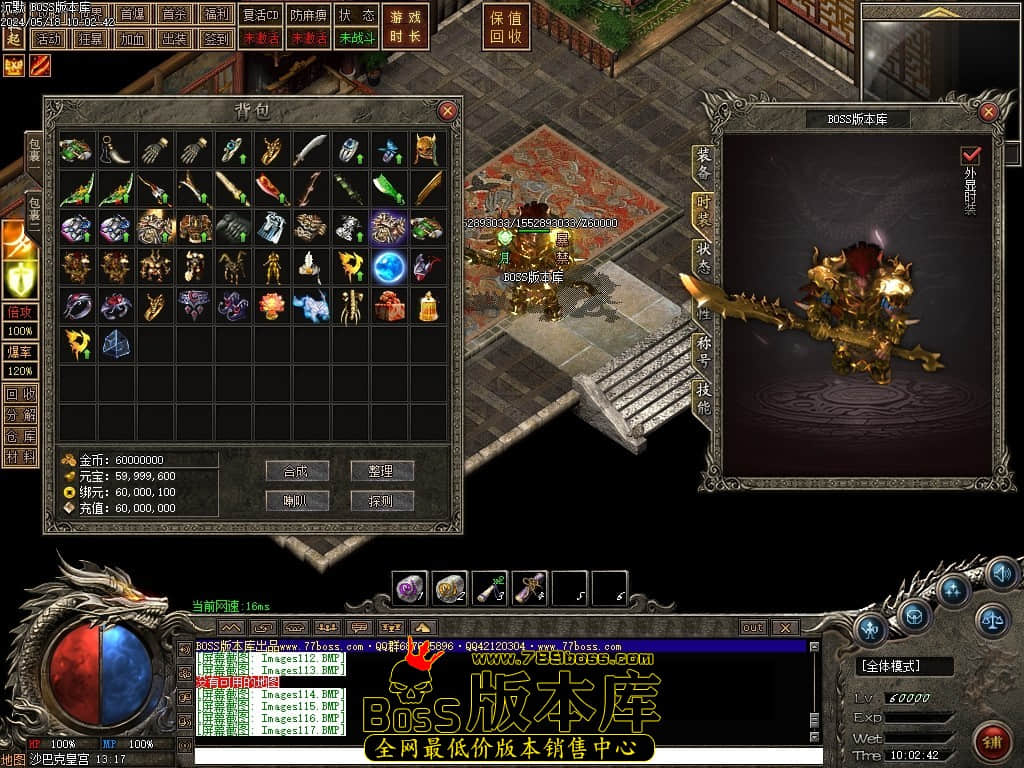Toggle the 外显时装 checkbox
The width and height of the screenshot is (1024, 768).
tap(970, 156)
